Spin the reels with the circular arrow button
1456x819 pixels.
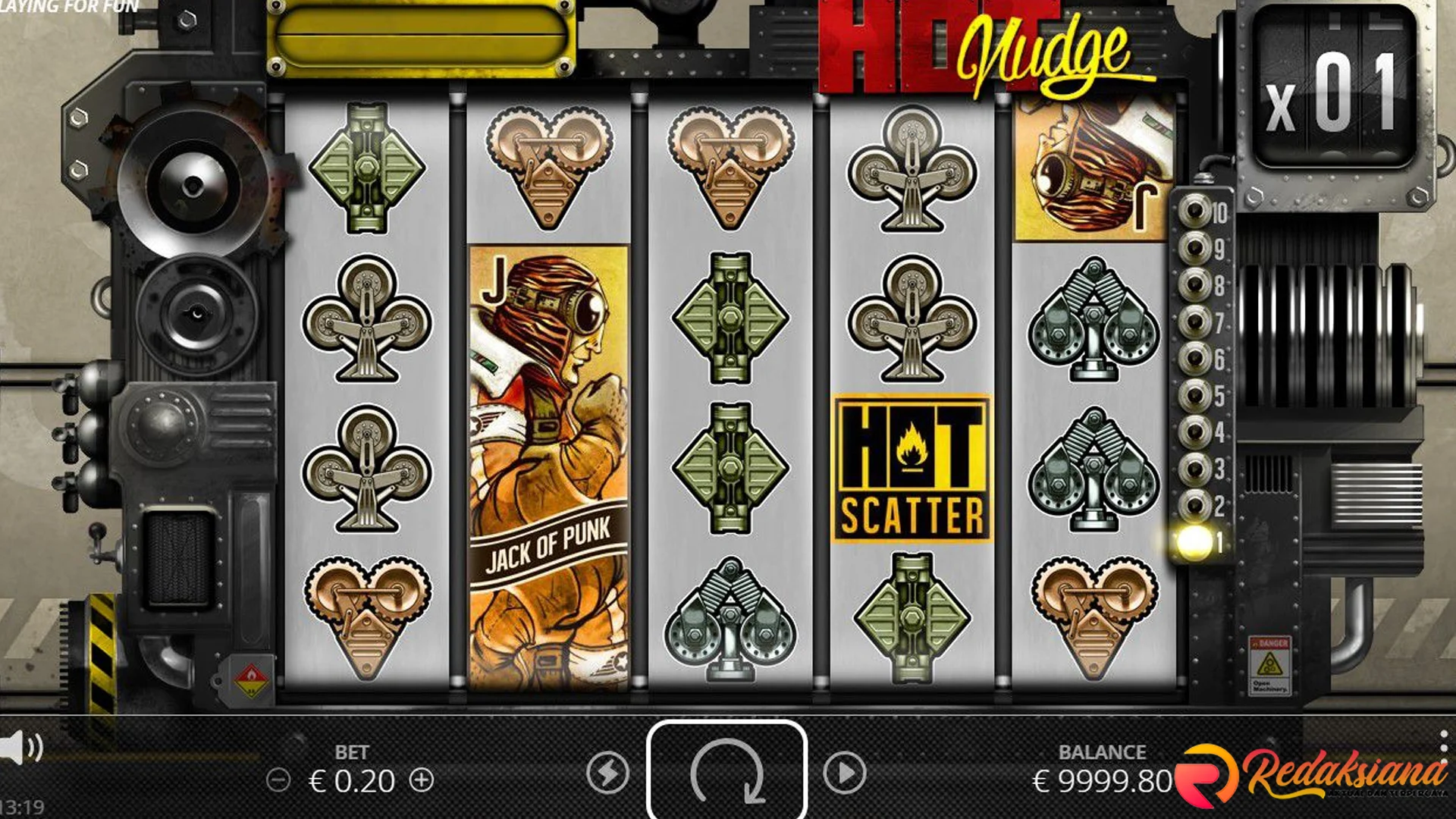coord(726,771)
